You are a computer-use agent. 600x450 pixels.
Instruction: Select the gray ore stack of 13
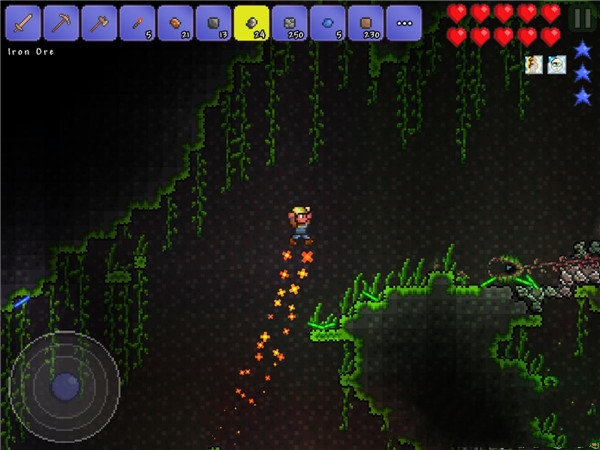click(213, 21)
